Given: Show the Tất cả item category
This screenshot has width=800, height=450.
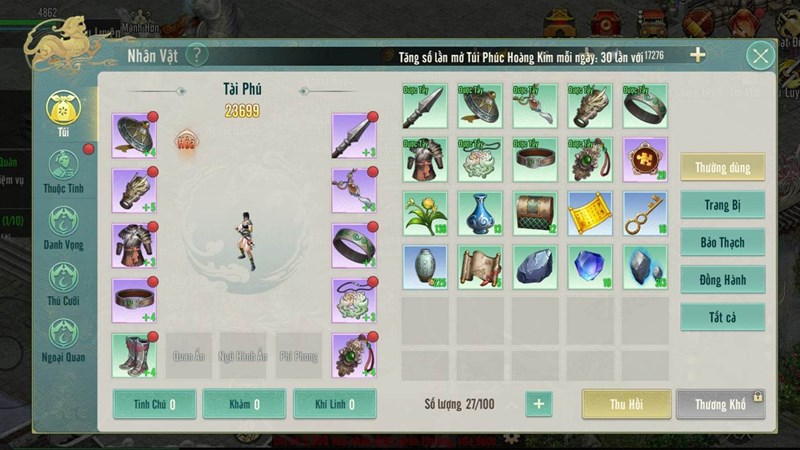Looking at the screenshot, I should [722, 318].
